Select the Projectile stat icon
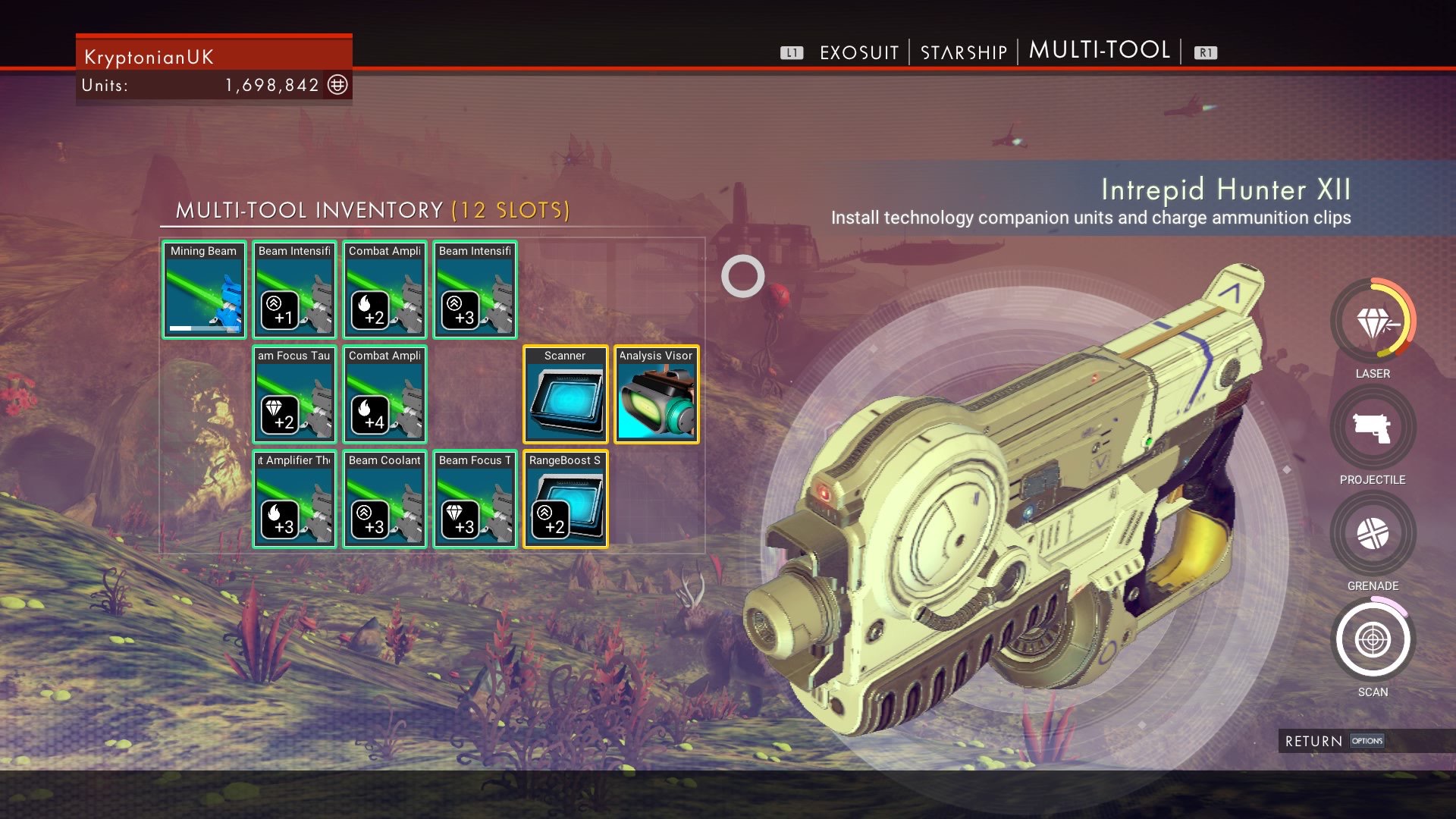Screen dimensions: 1456x819 coord(1373,428)
